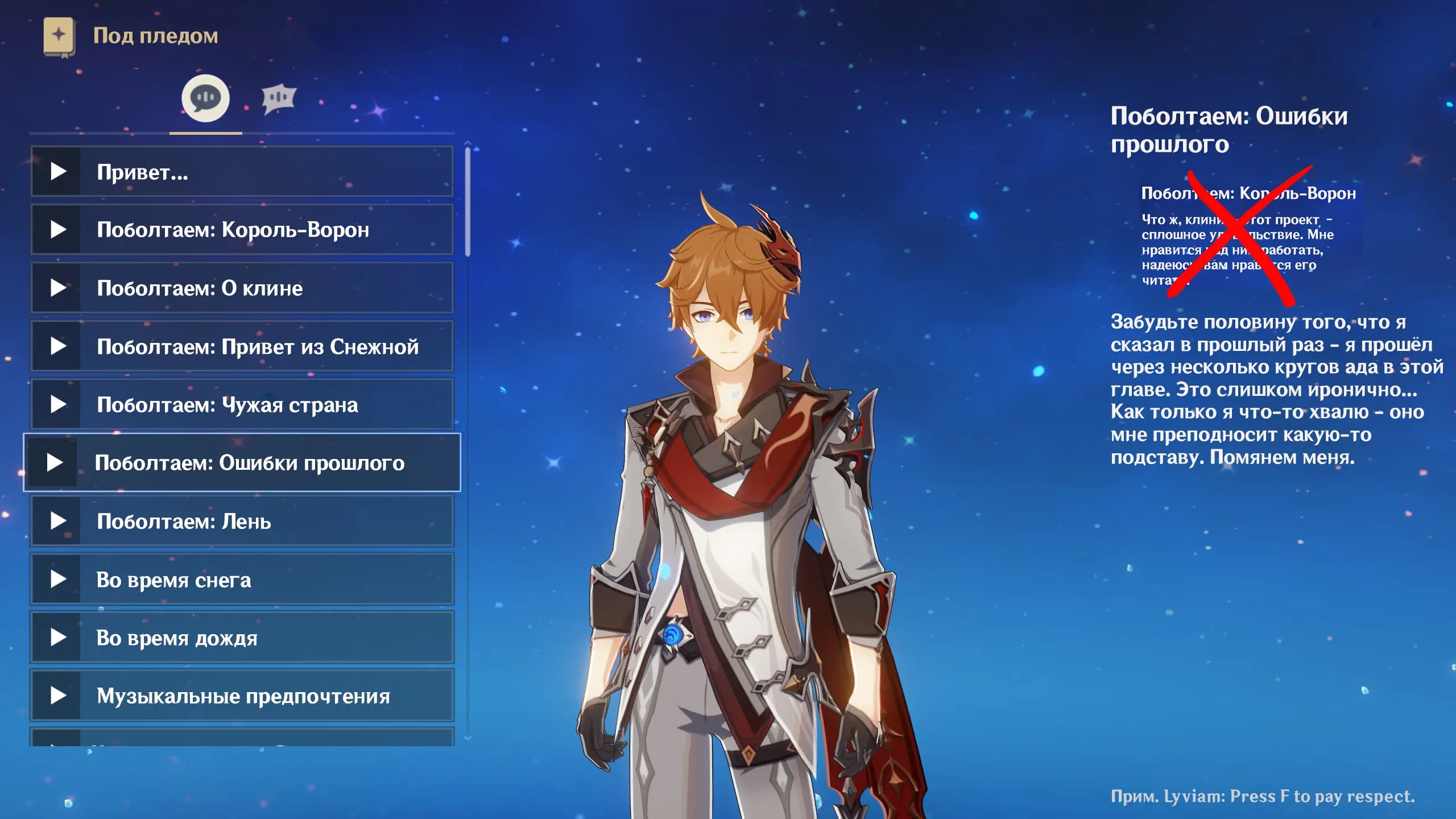
Task: Select "Поболтаем: Король-Ворон" entry
Action: [x=242, y=230]
